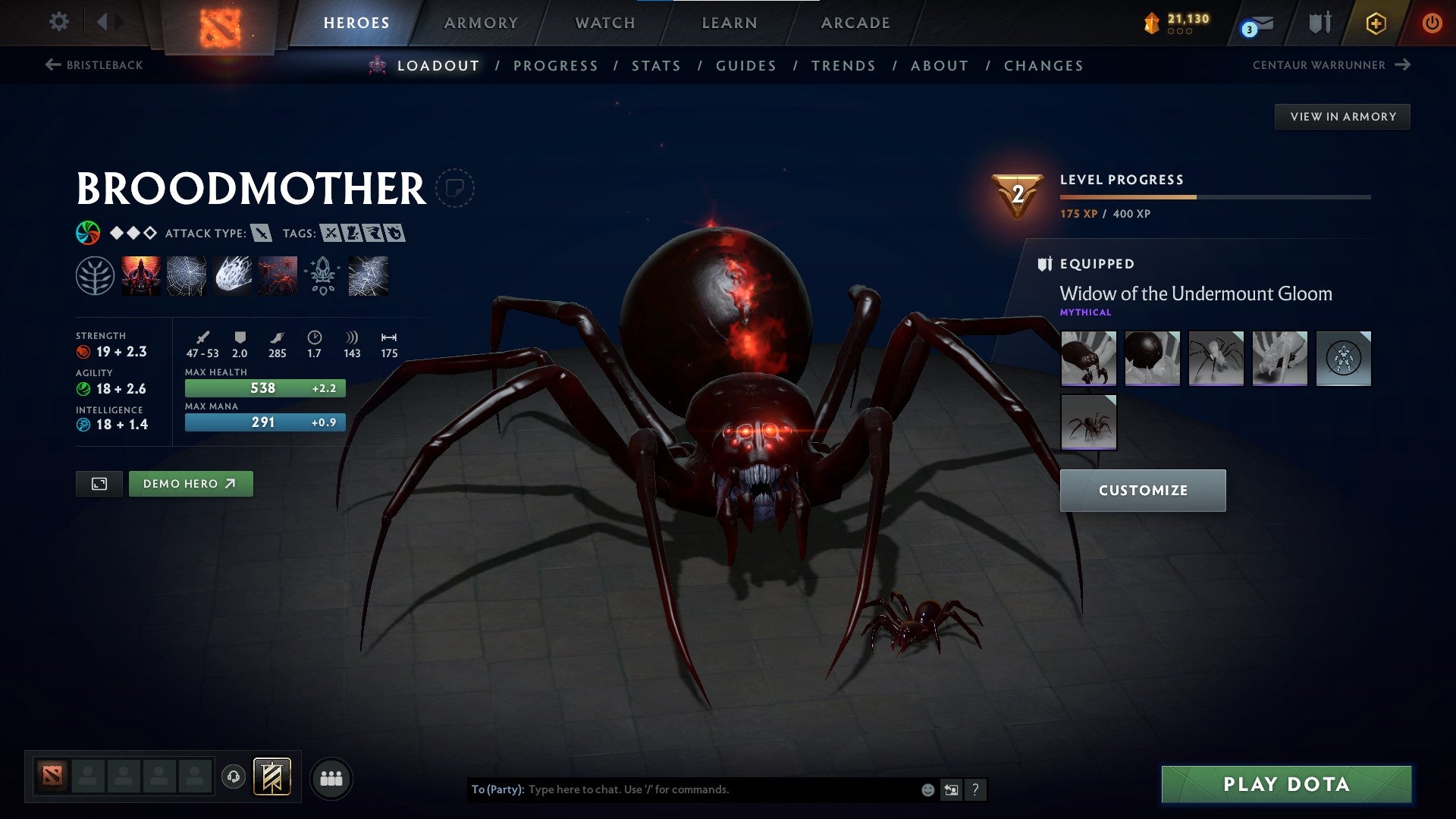1456x819 pixels.
Task: Click VIEW IN ARMORY link
Action: click(x=1342, y=116)
